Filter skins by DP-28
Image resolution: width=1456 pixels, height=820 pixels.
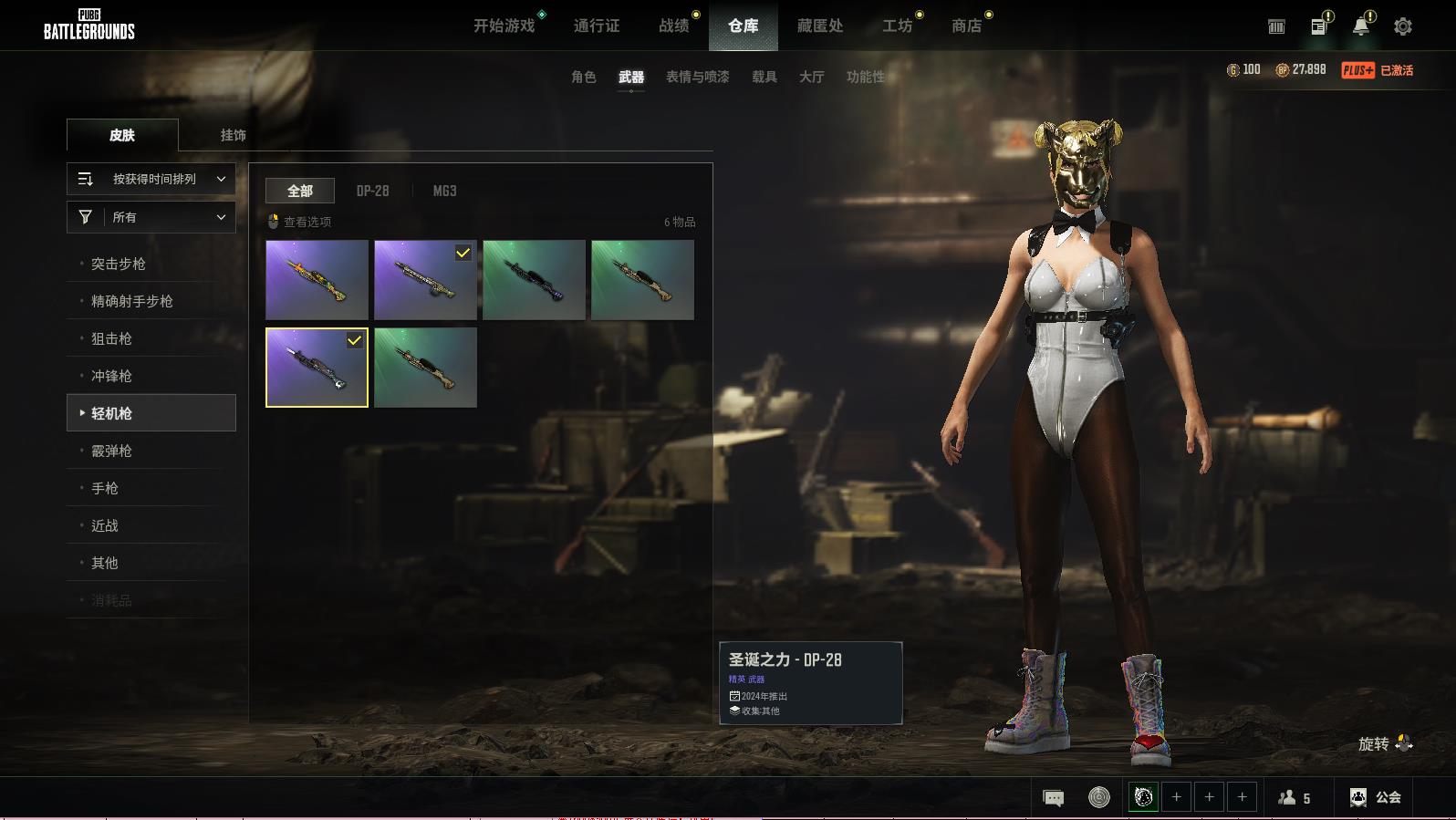372,191
